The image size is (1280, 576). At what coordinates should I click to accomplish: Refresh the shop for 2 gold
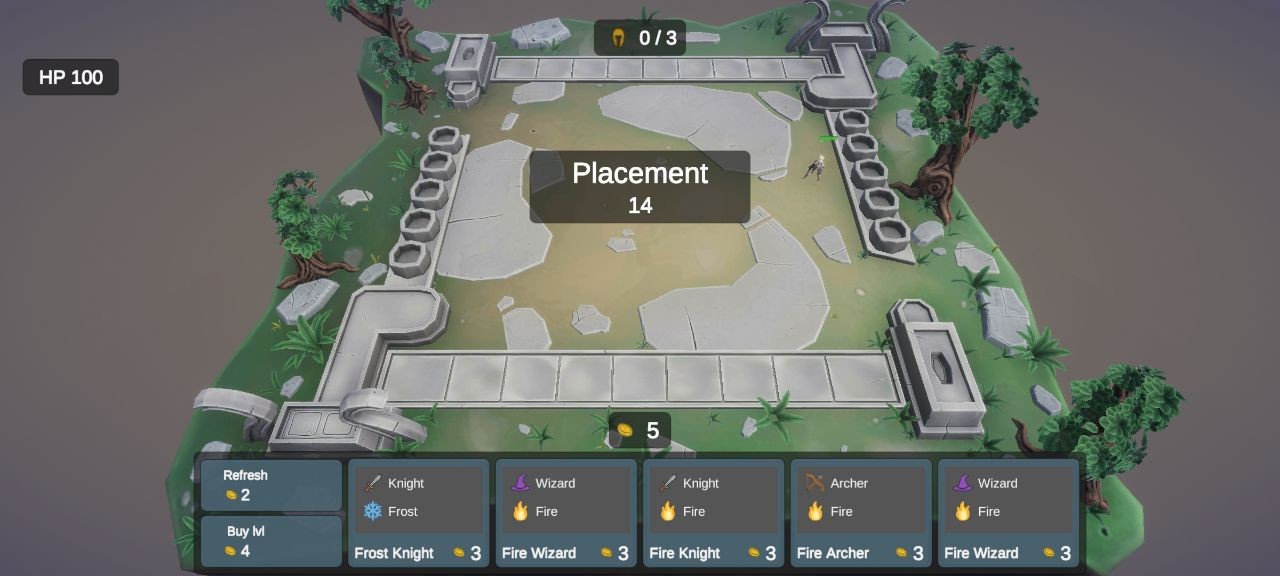pos(271,485)
